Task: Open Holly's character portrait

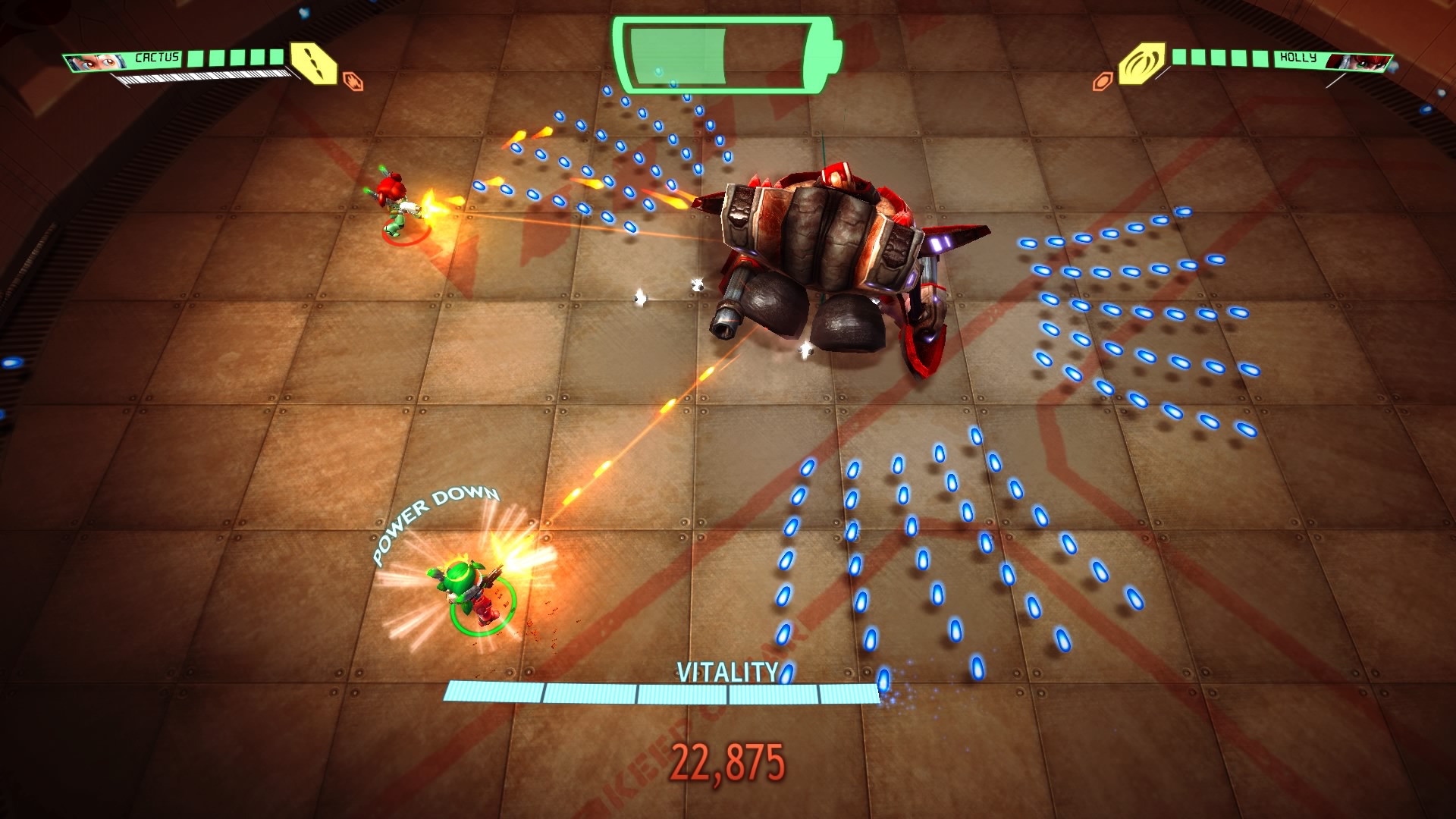Action: pos(1358,62)
